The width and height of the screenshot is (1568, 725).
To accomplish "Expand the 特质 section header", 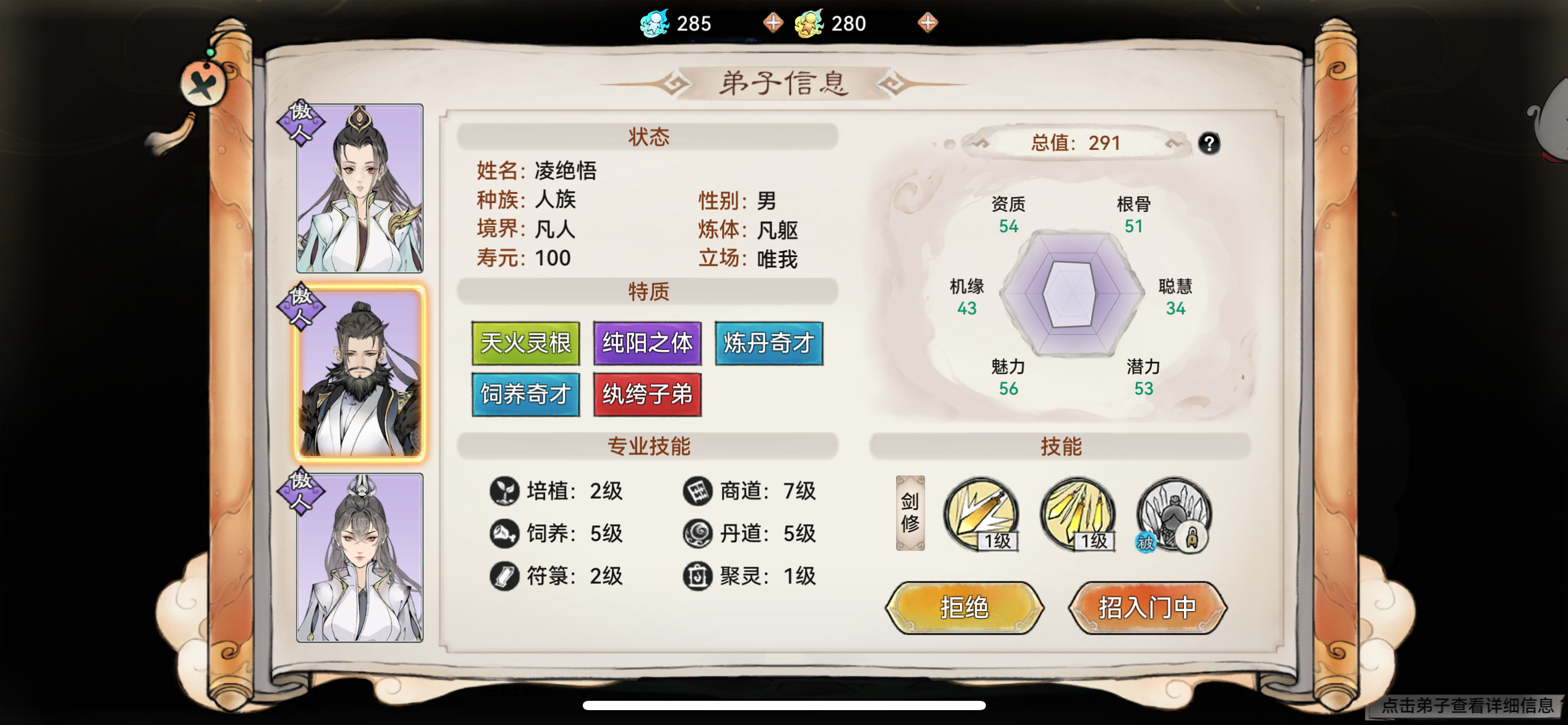I will click(x=647, y=291).
